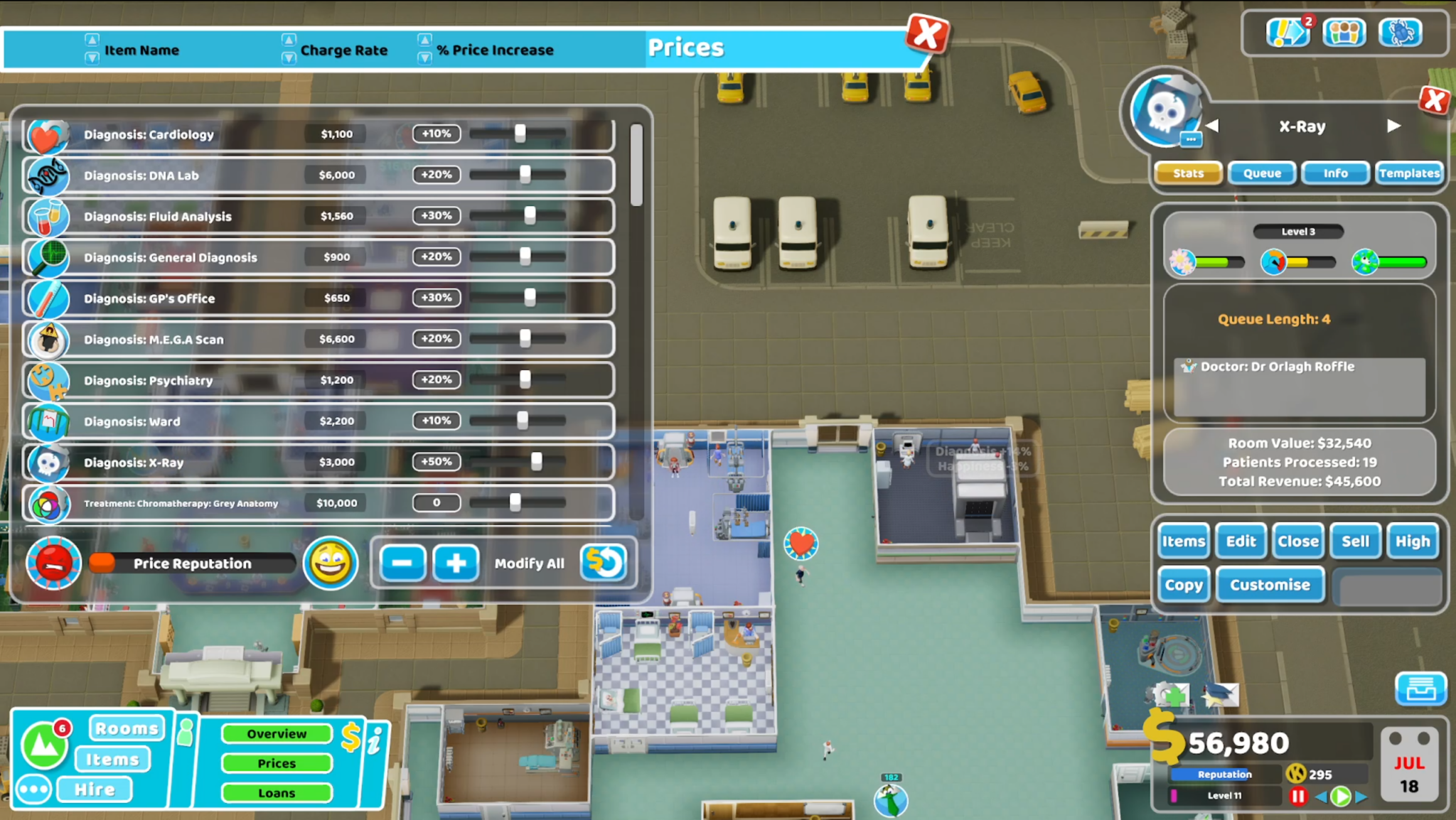The image size is (1456, 820).
Task: Switch to the Queue tab
Action: [x=1261, y=173]
